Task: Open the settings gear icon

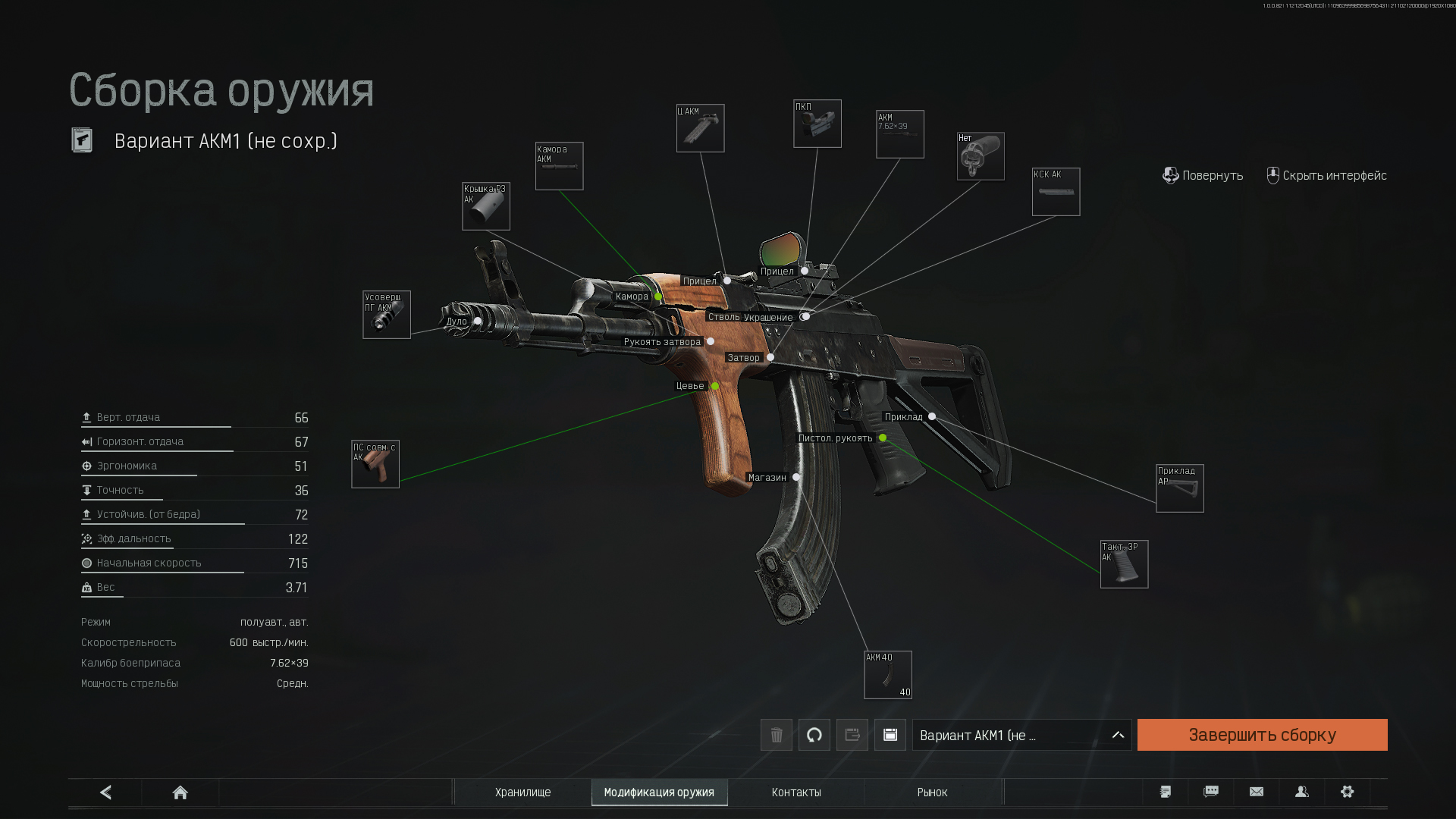Action: tap(1347, 792)
